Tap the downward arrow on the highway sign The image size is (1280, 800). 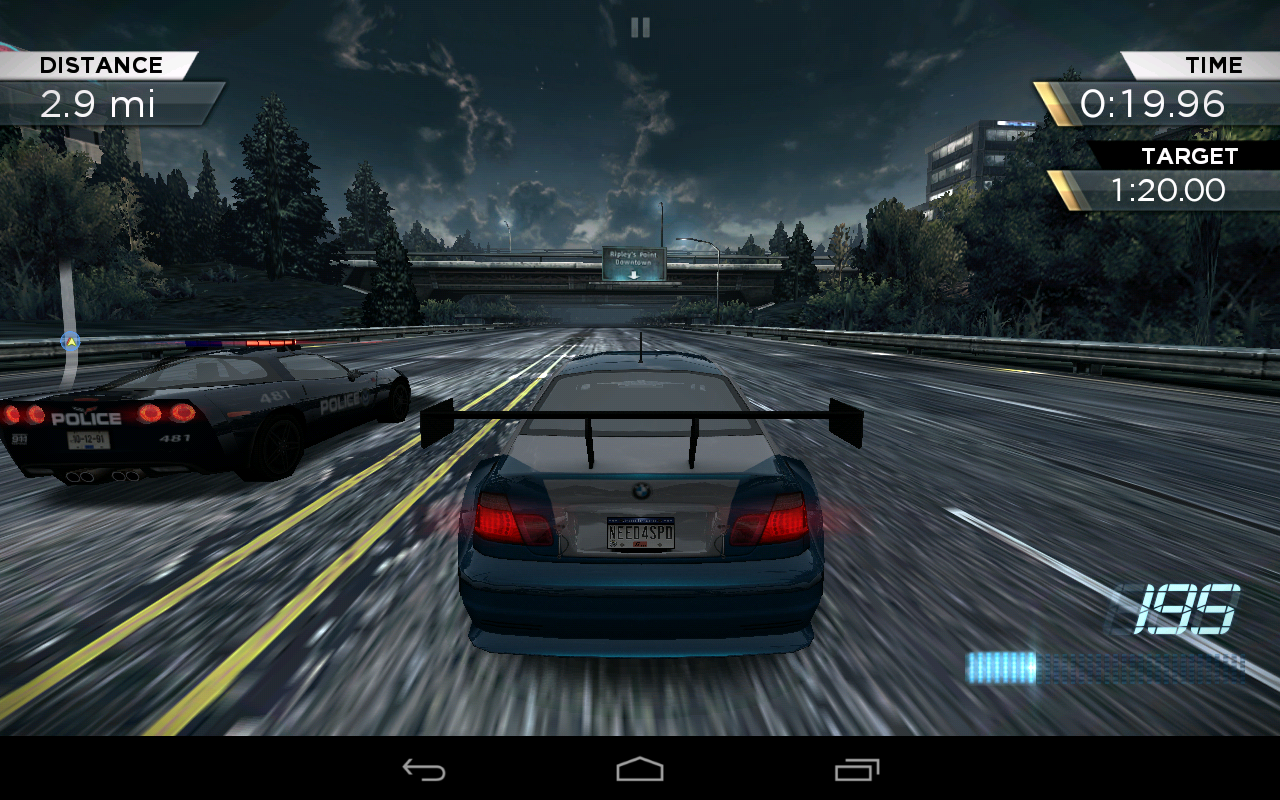(632, 272)
